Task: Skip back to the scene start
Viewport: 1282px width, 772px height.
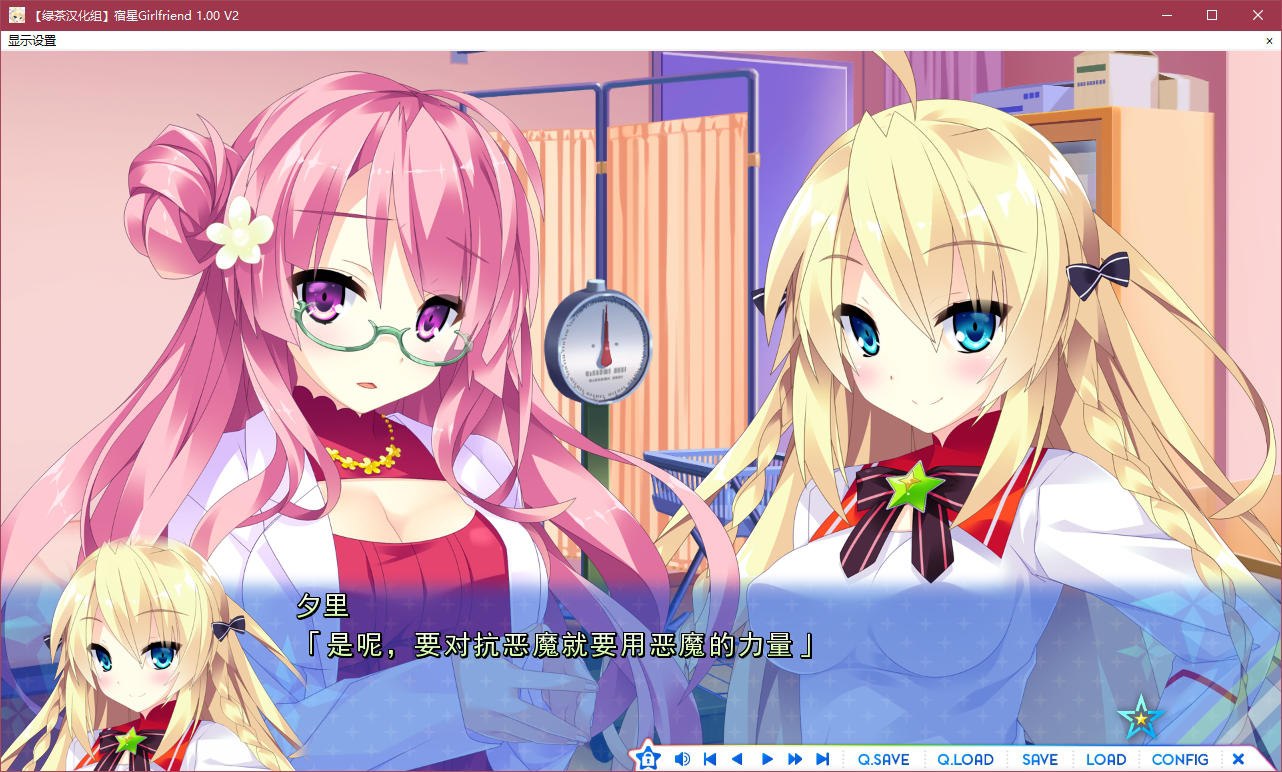Action: (709, 758)
